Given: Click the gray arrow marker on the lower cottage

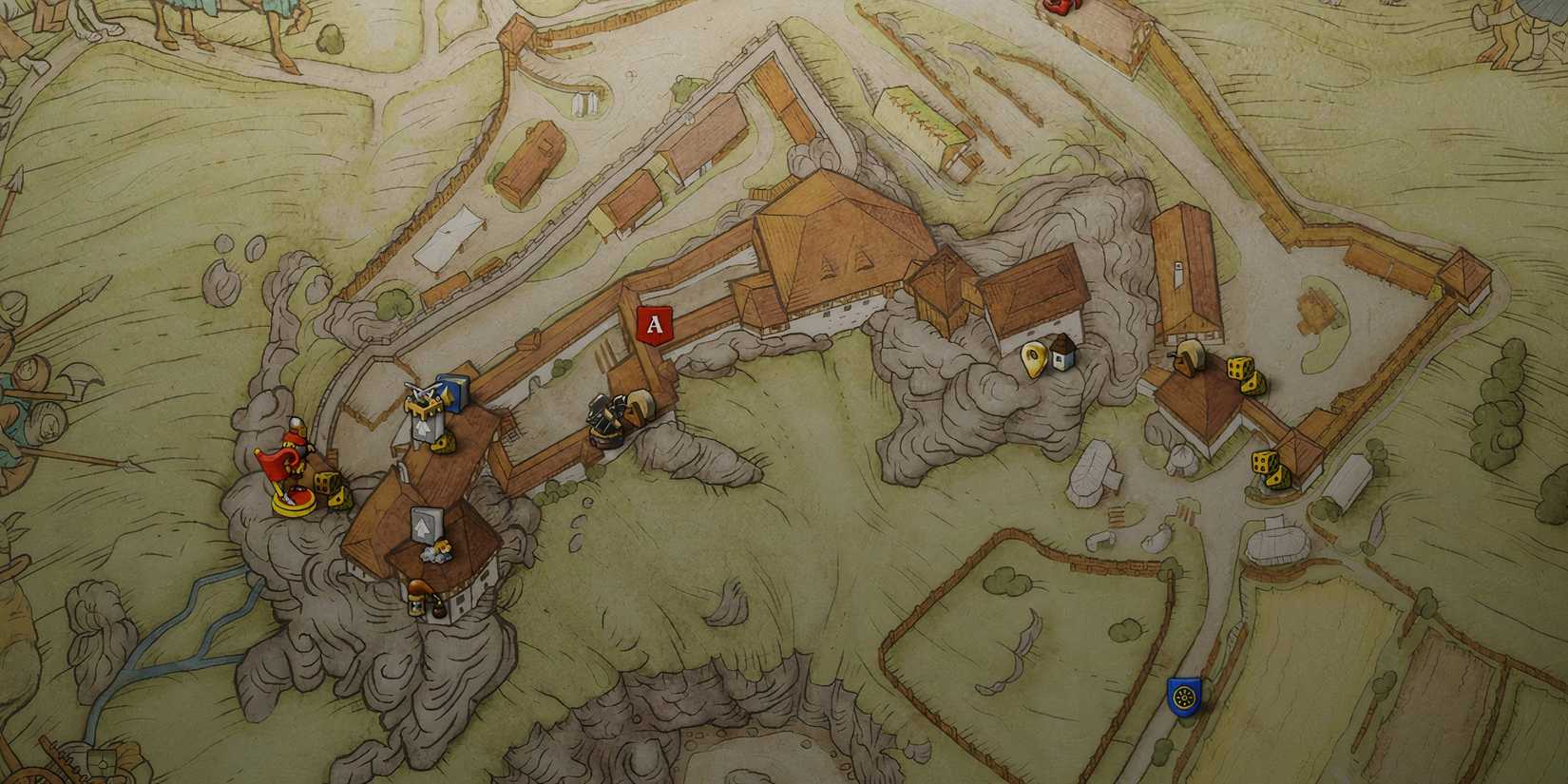Looking at the screenshot, I should 426,523.
